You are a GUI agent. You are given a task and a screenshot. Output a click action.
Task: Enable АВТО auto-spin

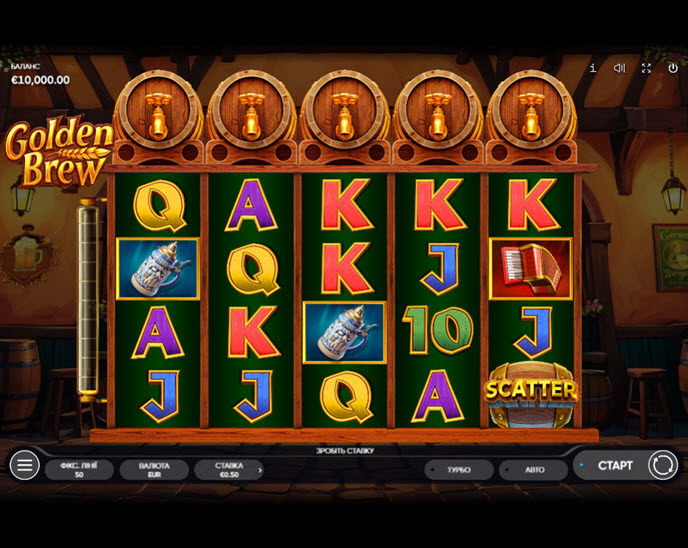534,469
